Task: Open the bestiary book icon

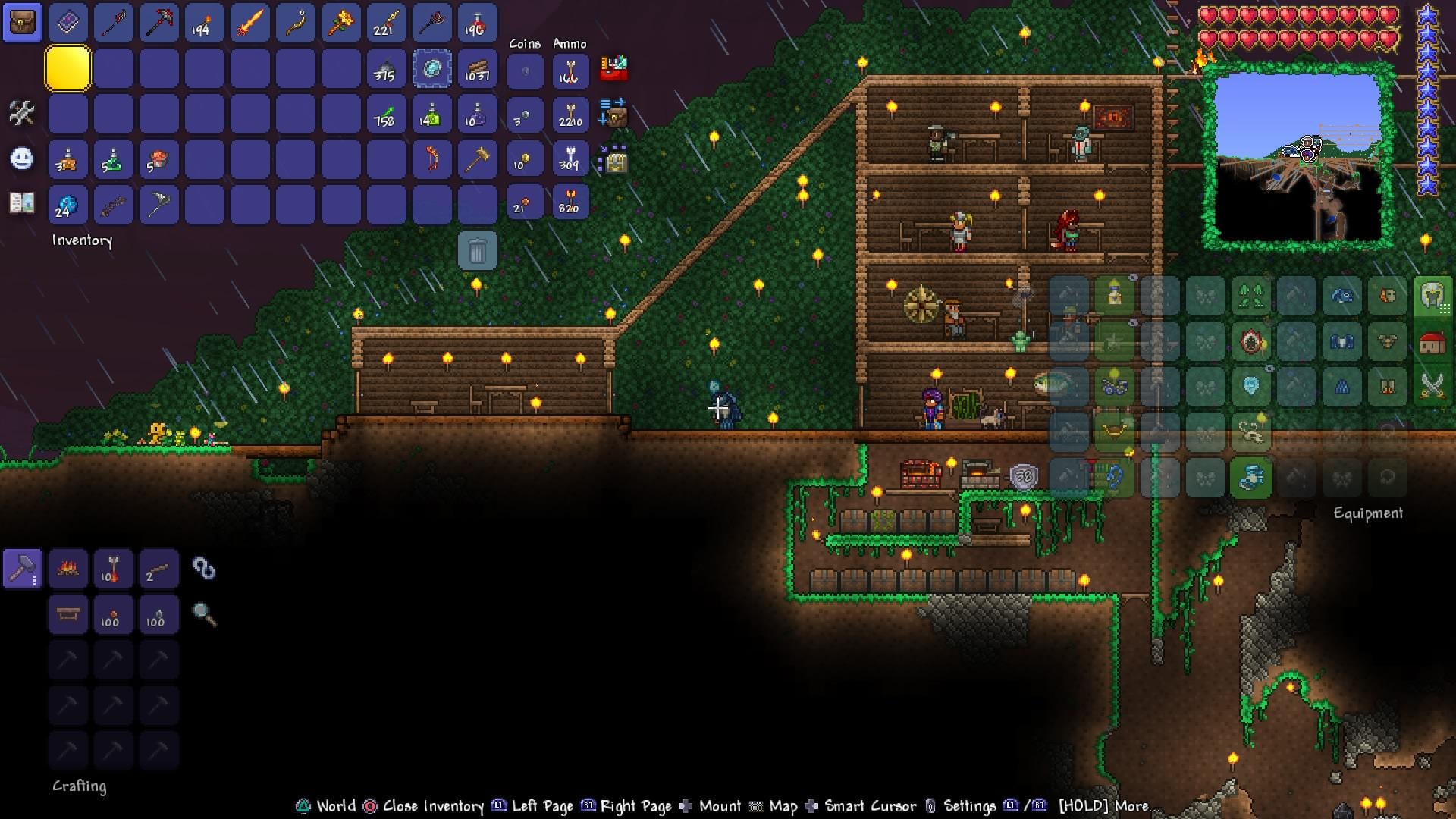Action: tap(22, 202)
